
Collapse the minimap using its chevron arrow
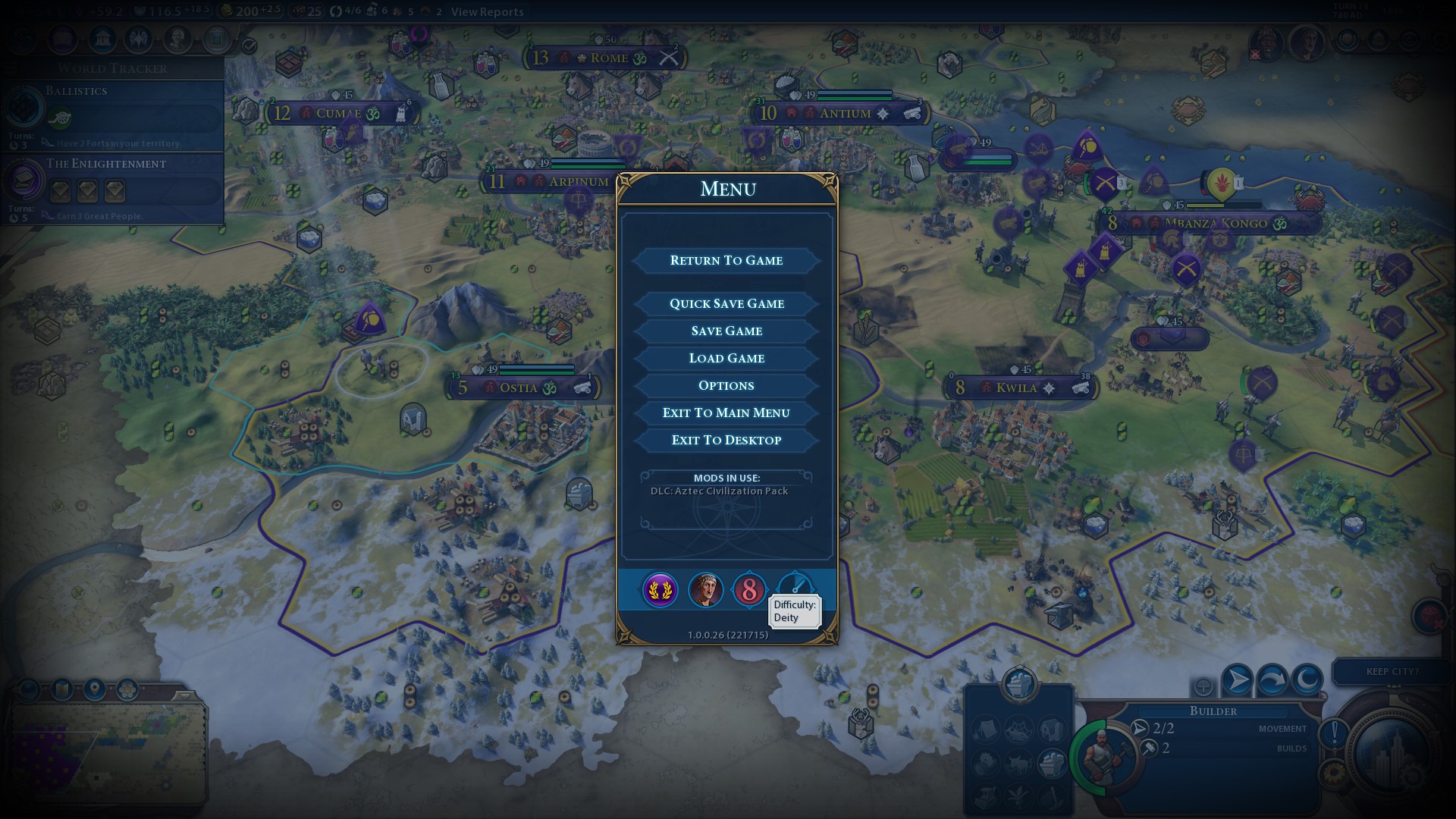[x=184, y=698]
